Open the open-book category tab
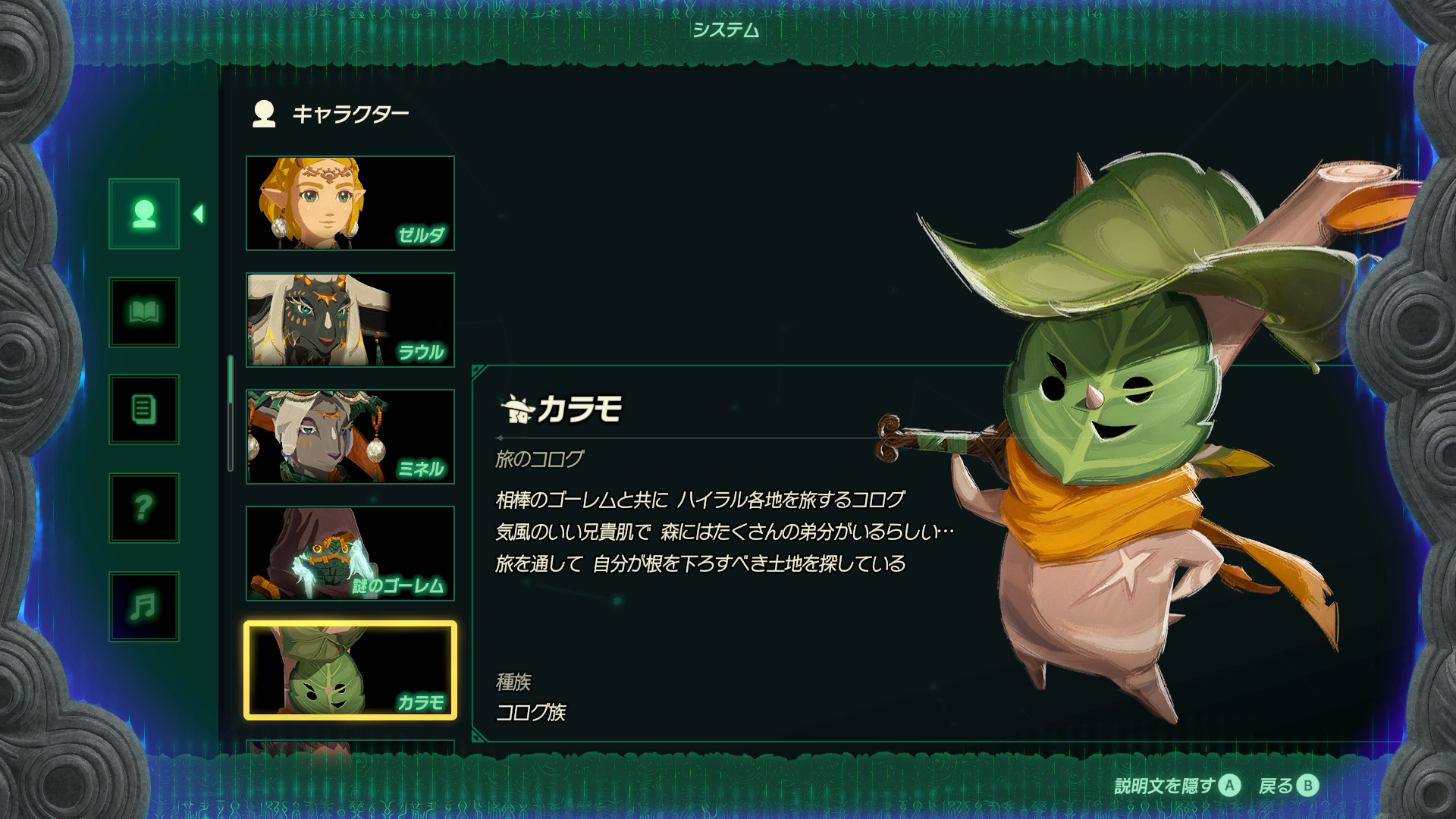Viewport: 1456px width, 819px height. pos(144,312)
